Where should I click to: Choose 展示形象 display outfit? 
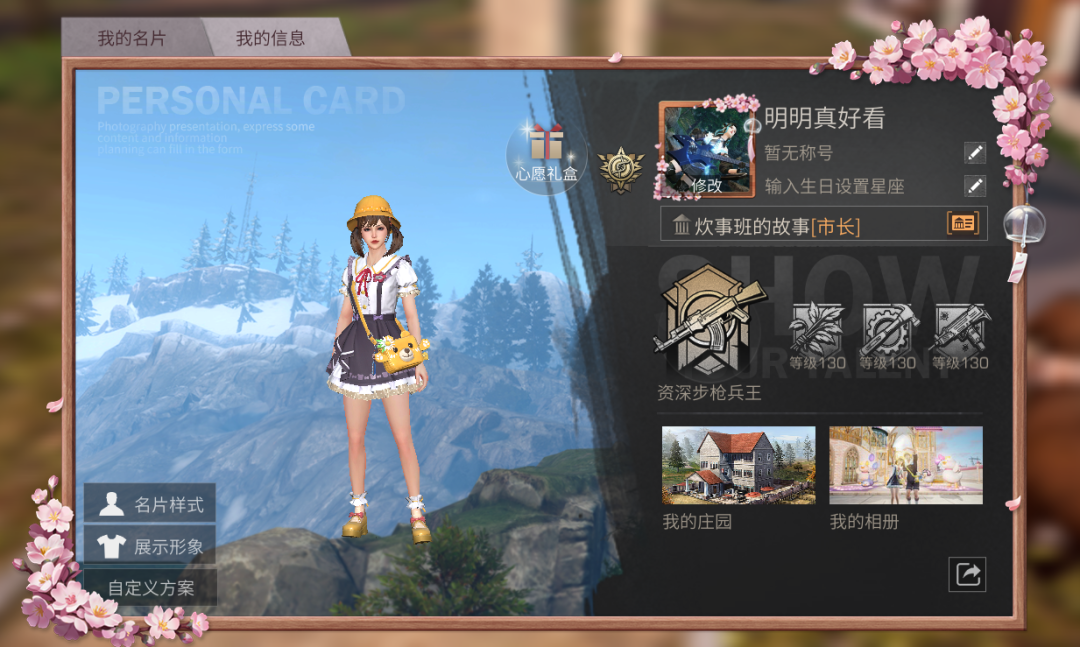(x=150, y=546)
